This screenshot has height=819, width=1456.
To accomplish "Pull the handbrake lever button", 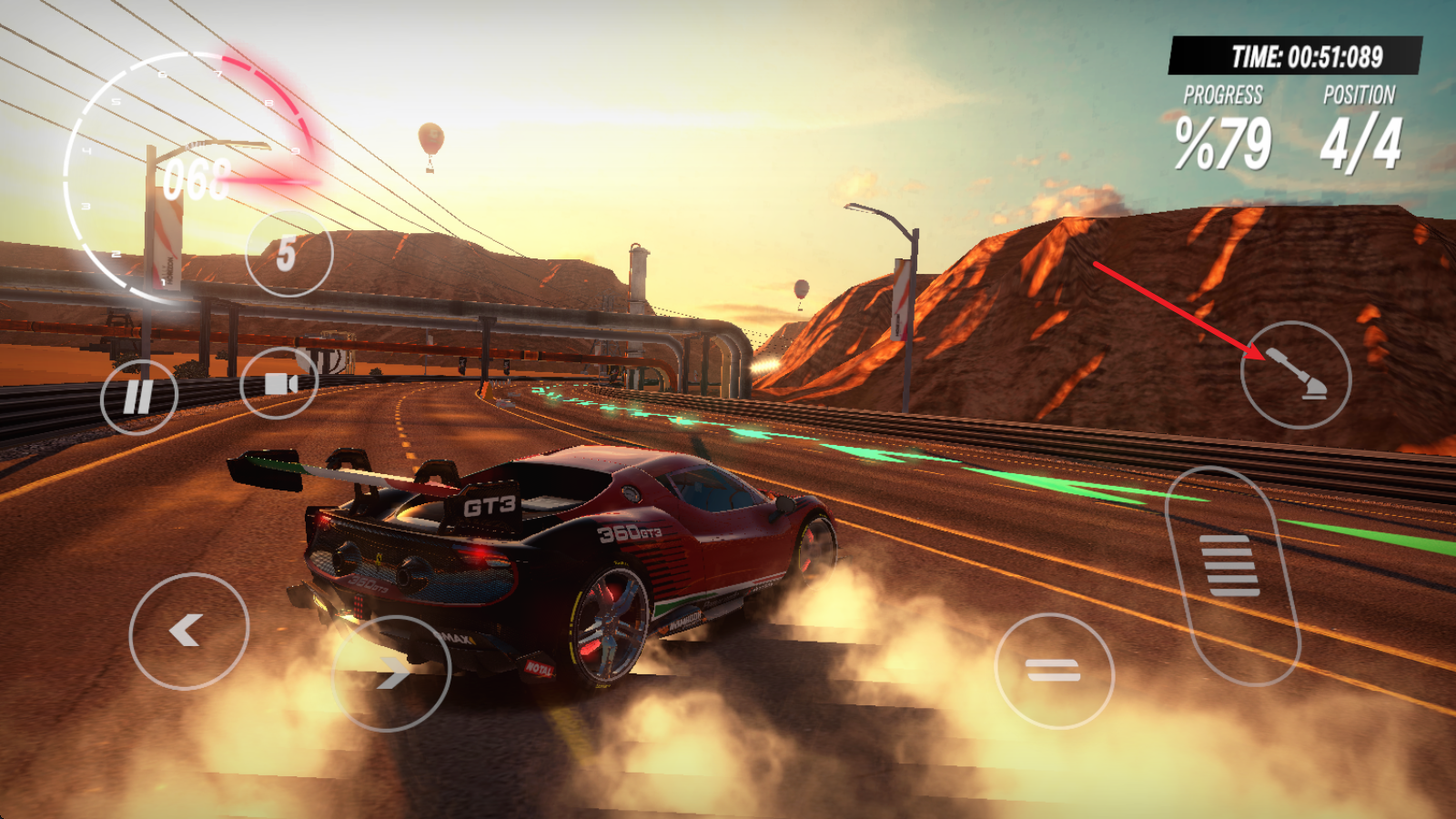I will click(x=1296, y=375).
